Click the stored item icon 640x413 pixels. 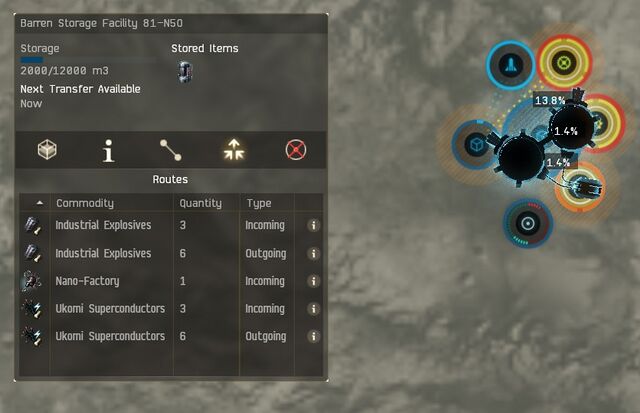tap(184, 71)
